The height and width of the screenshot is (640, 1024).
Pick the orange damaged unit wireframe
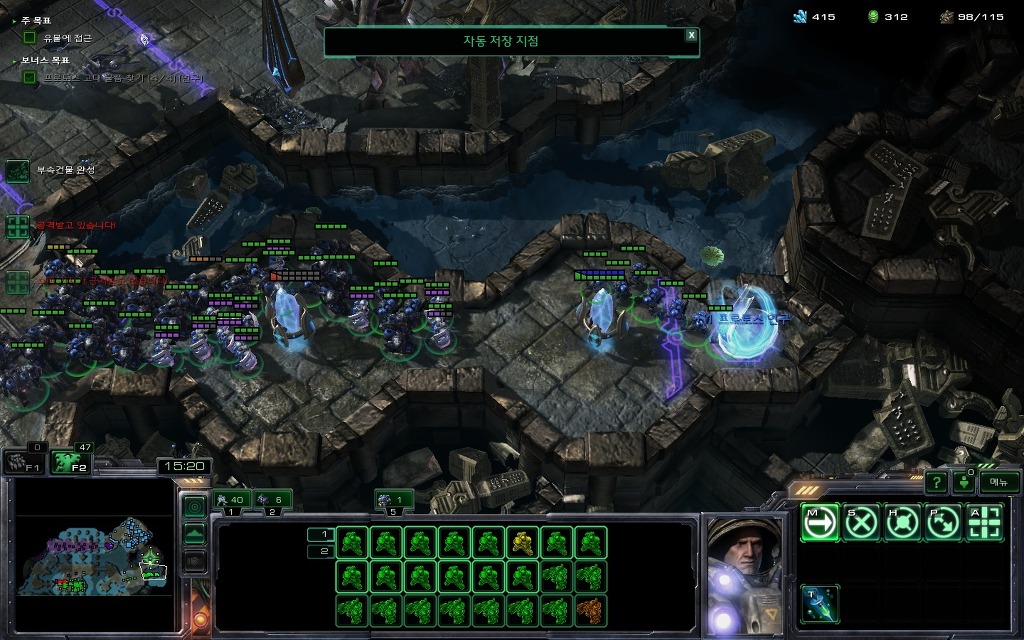590,609
